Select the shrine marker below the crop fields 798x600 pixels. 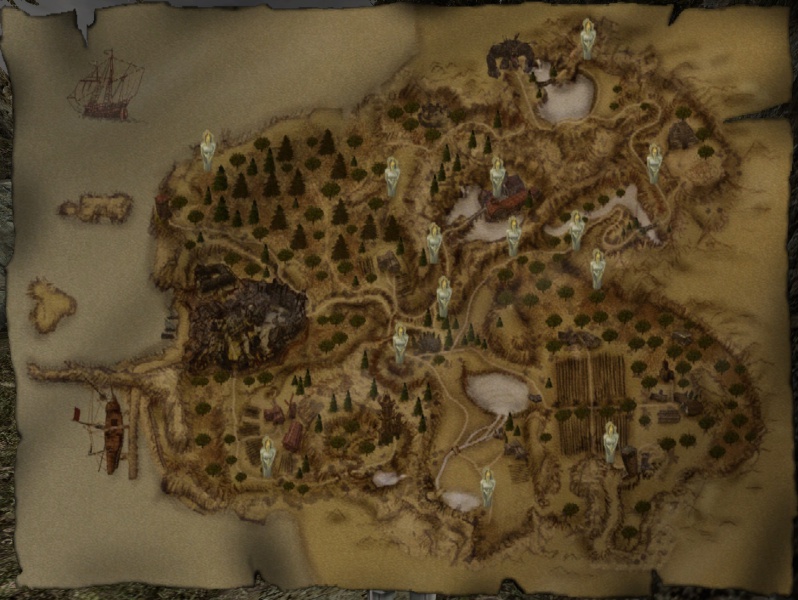(610, 441)
